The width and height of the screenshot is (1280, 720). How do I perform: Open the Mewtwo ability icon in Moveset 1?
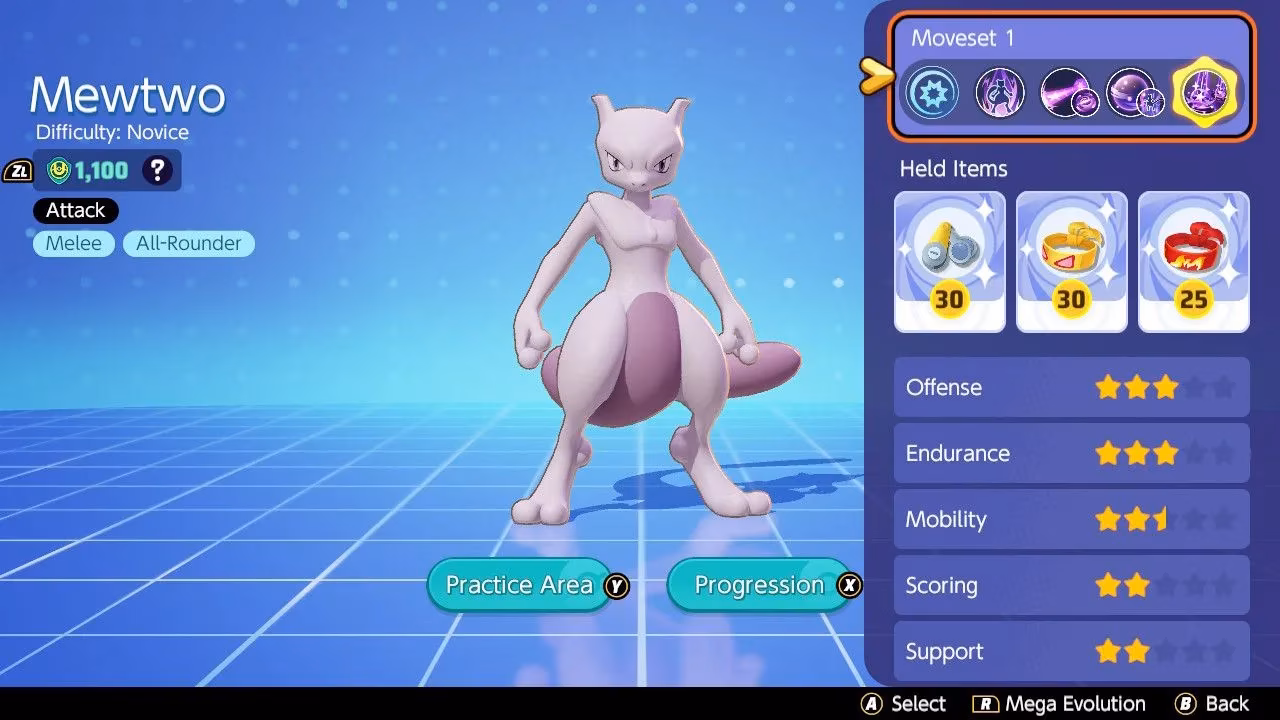point(1000,92)
